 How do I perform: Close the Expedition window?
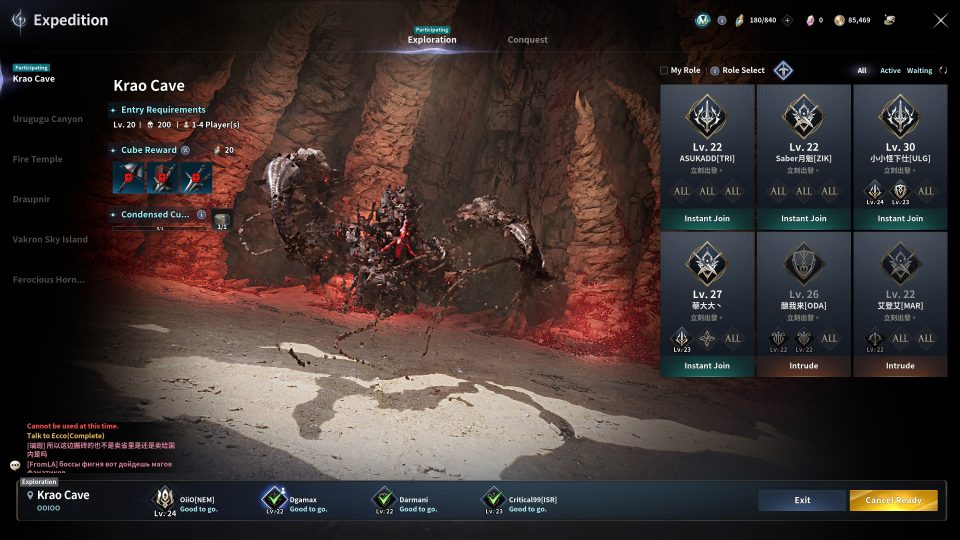point(940,20)
